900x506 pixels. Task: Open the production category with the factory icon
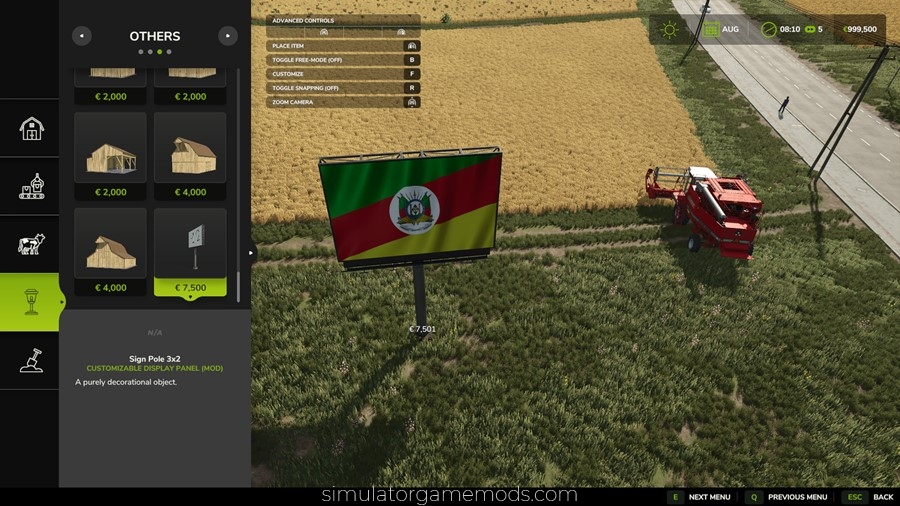coord(31,186)
